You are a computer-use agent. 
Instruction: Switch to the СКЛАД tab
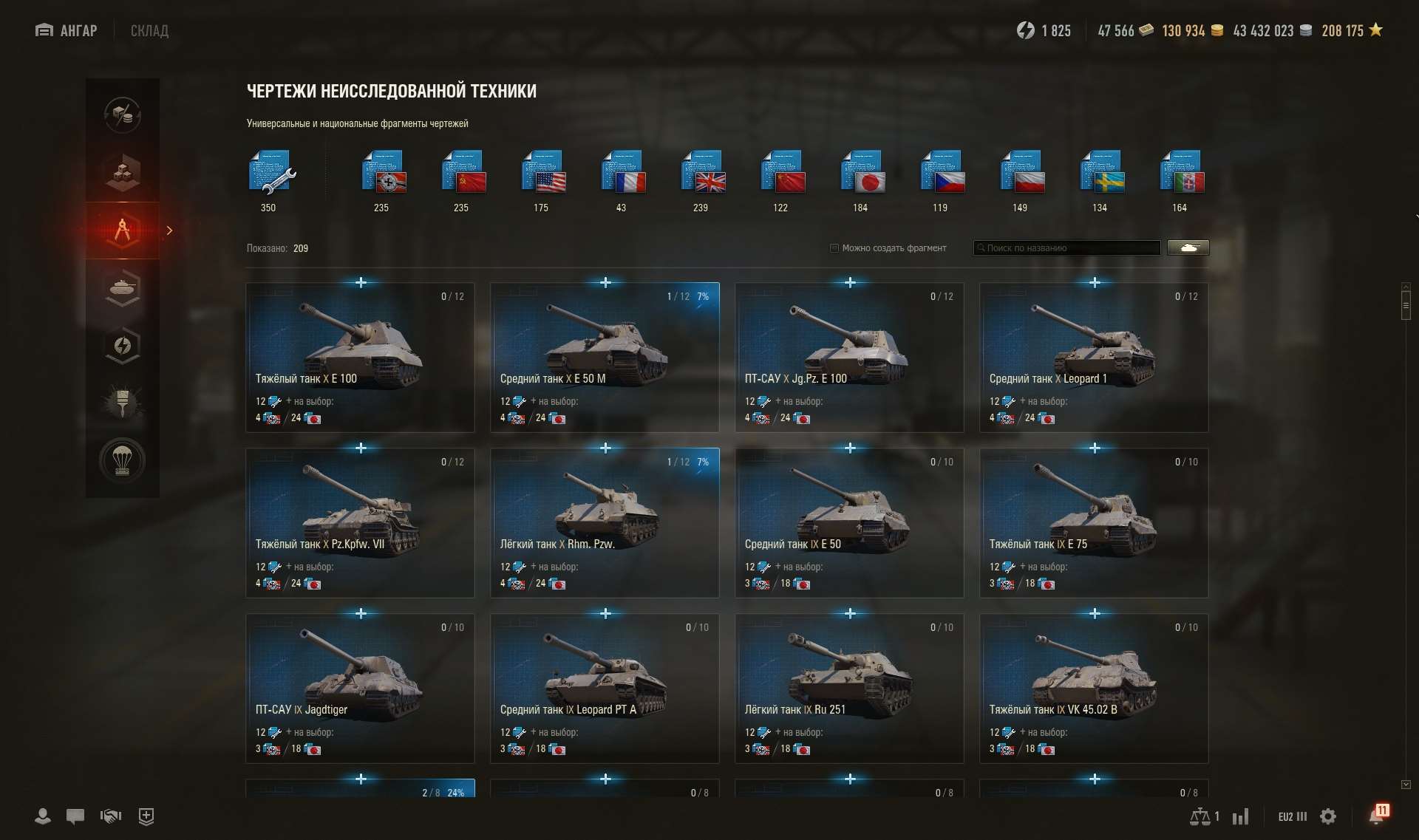(x=149, y=30)
